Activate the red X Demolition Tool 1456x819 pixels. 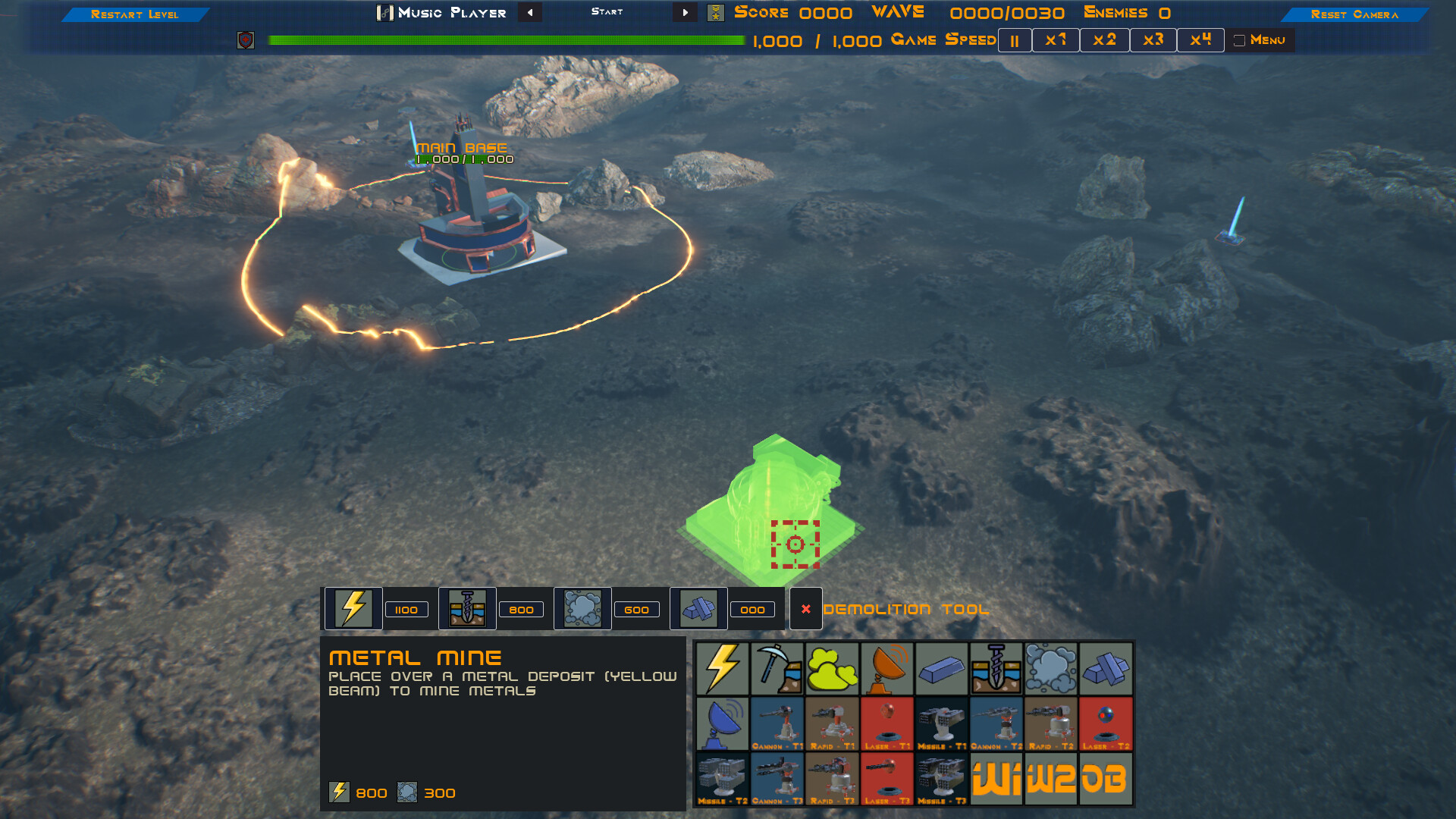[x=805, y=609]
